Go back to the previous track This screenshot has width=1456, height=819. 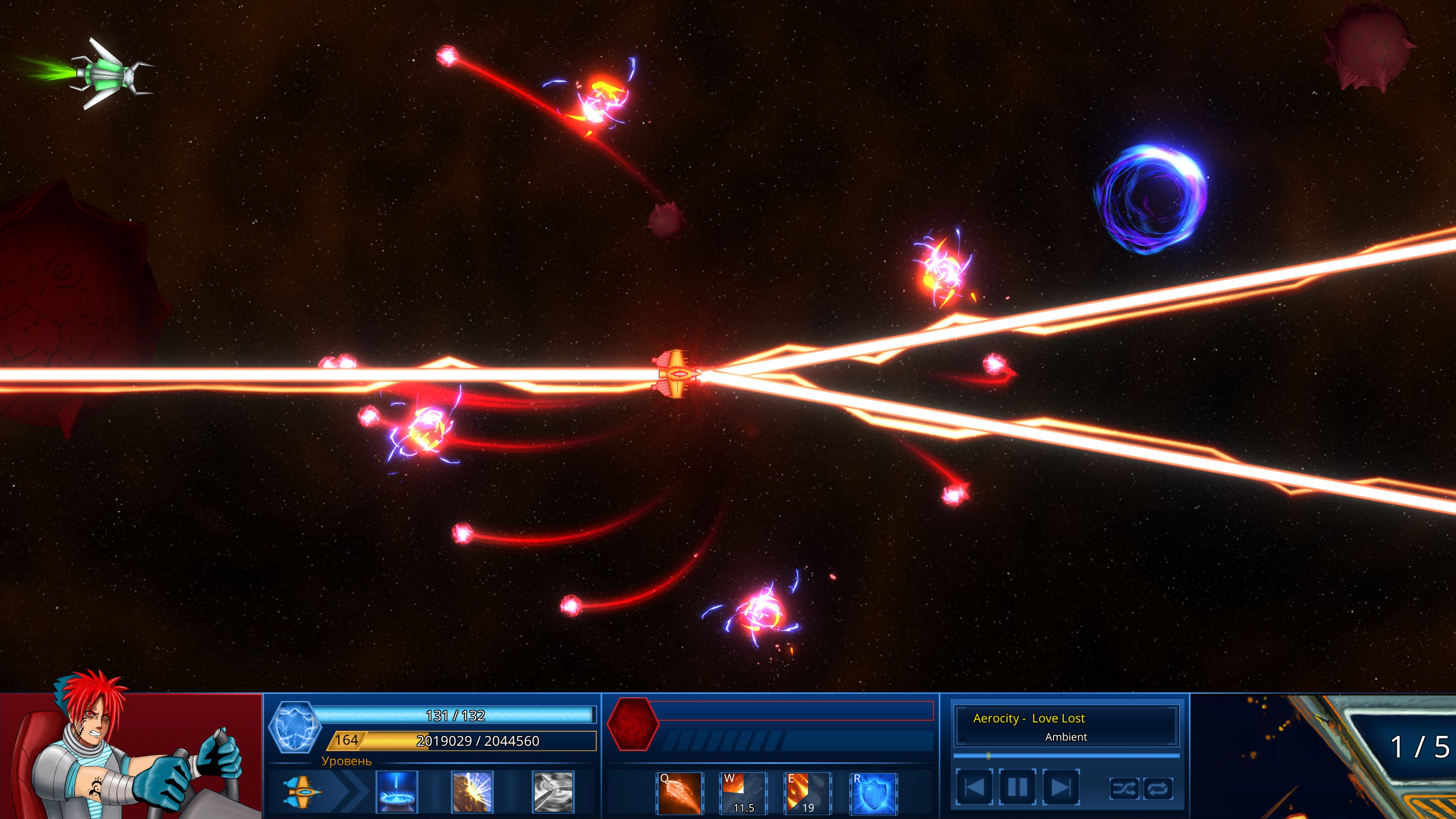tap(974, 788)
